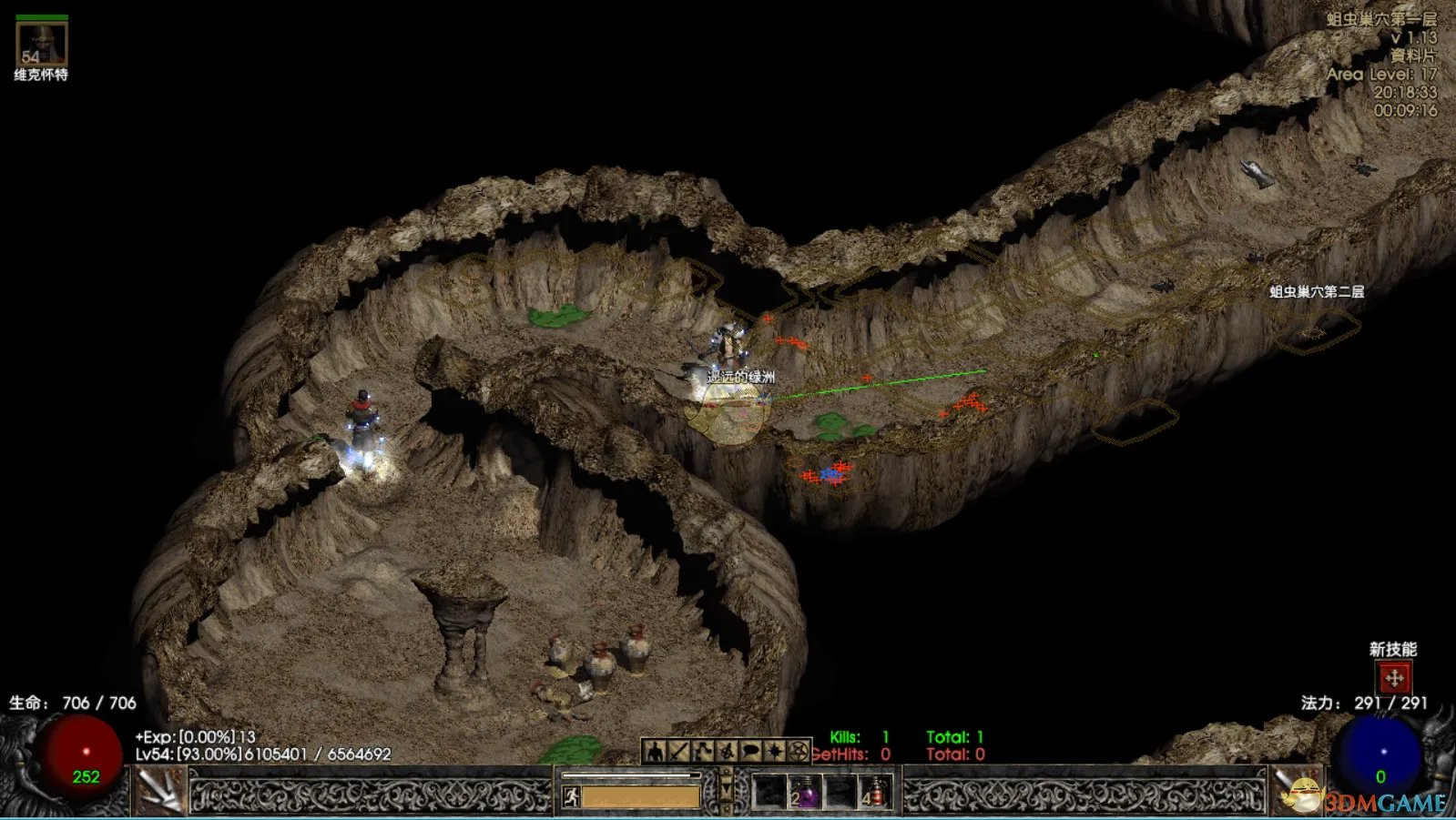Click the red new skill point button
This screenshot has width=1456, height=820.
click(1393, 678)
